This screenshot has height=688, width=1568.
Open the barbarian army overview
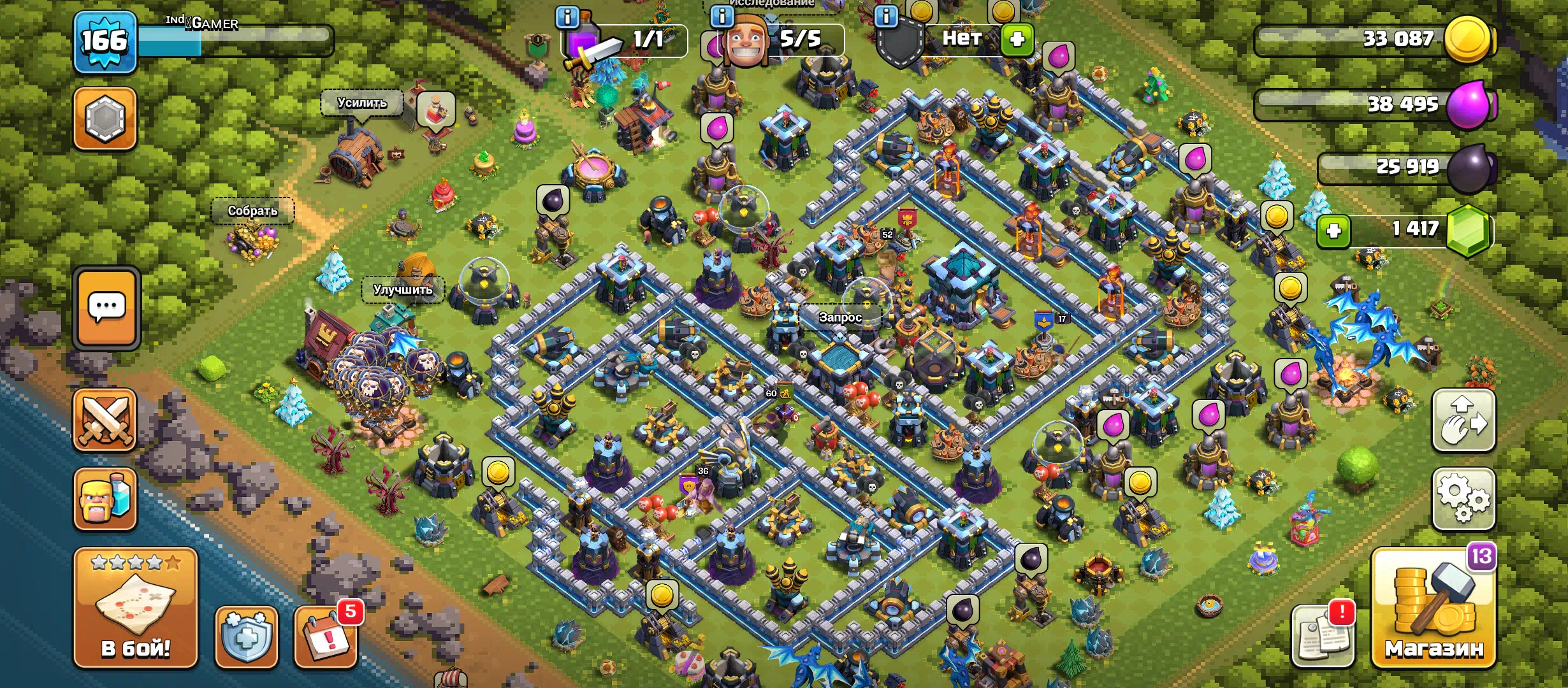pyautogui.click(x=105, y=499)
